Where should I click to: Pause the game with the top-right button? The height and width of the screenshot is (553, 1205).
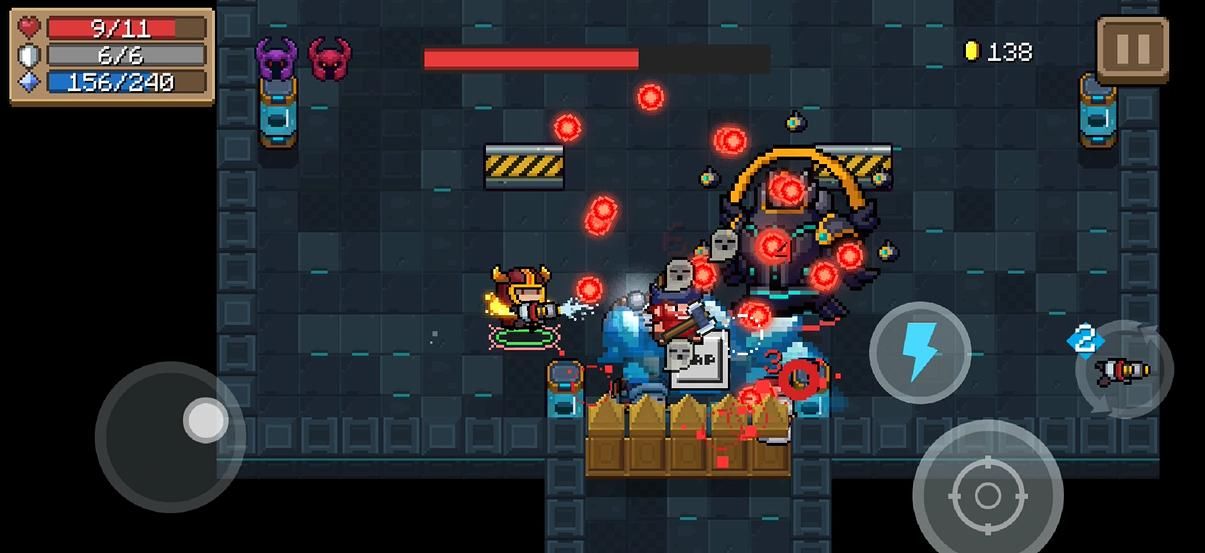(x=1132, y=48)
